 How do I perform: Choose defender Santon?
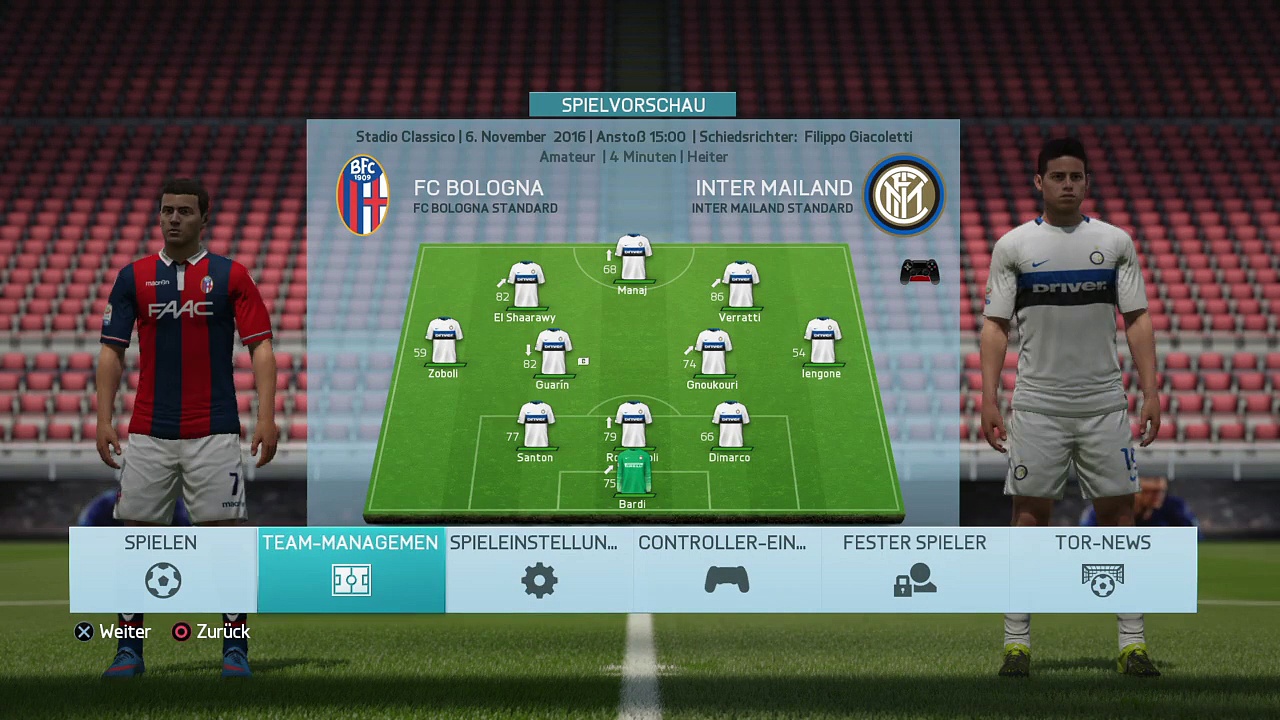tap(536, 426)
